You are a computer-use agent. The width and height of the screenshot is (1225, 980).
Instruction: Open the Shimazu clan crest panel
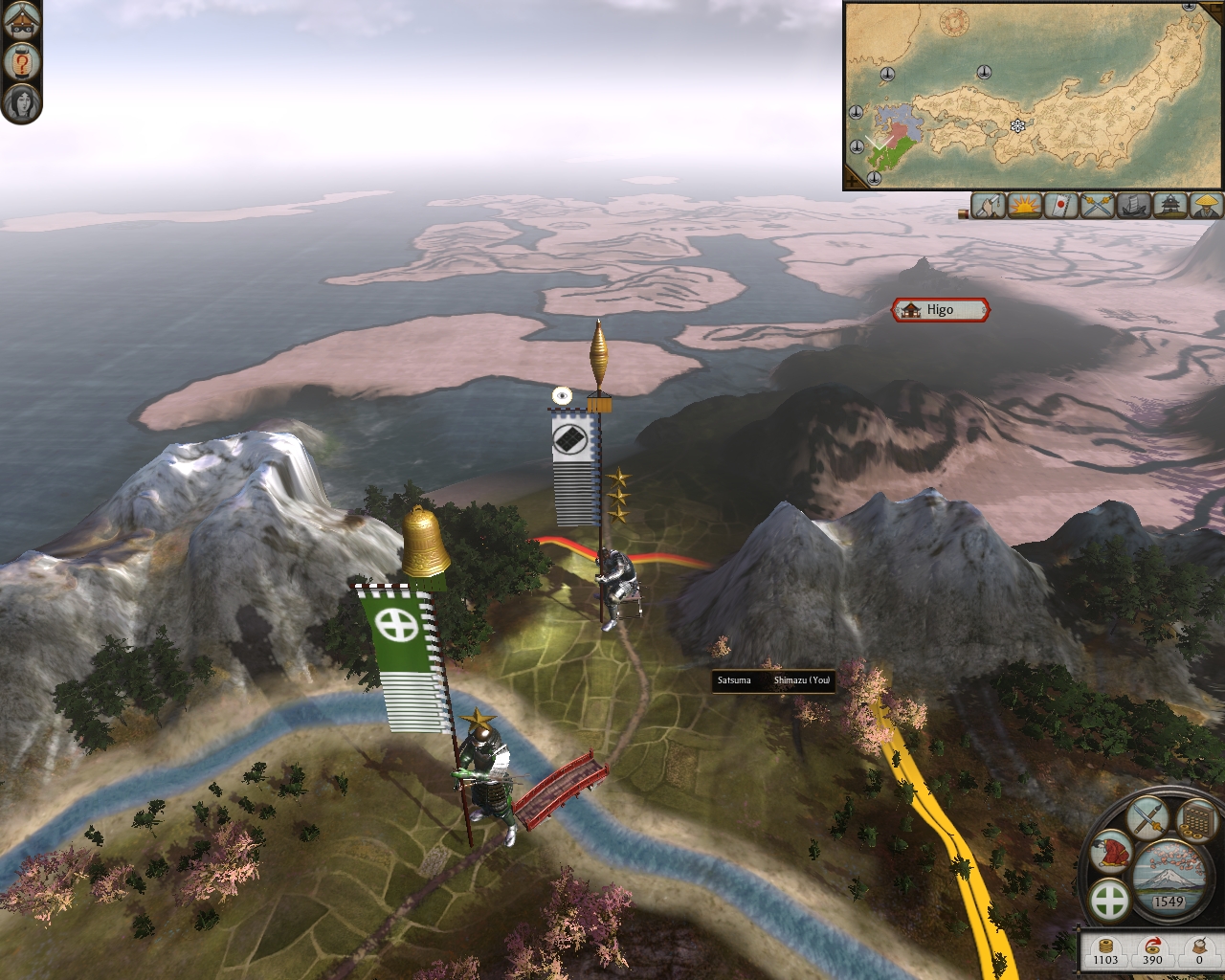(1110, 901)
